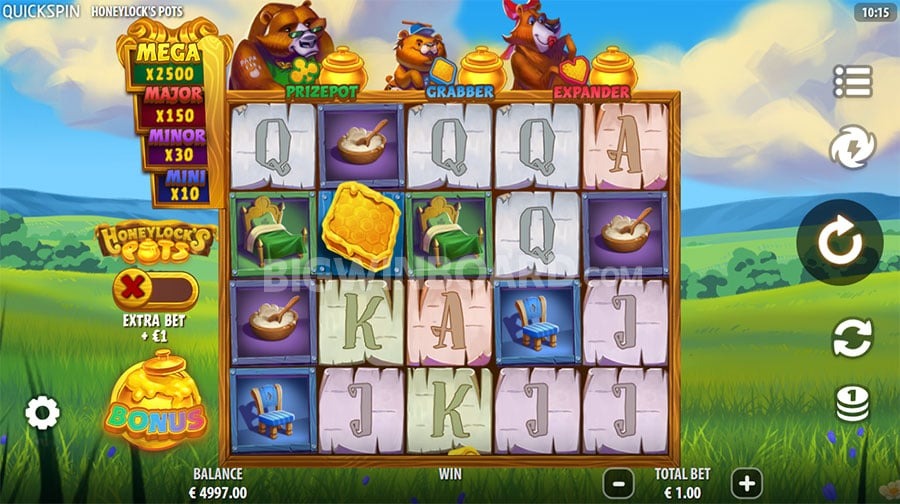The width and height of the screenshot is (900, 504).
Task: Decrease total bet with the minus button
Action: 619,481
